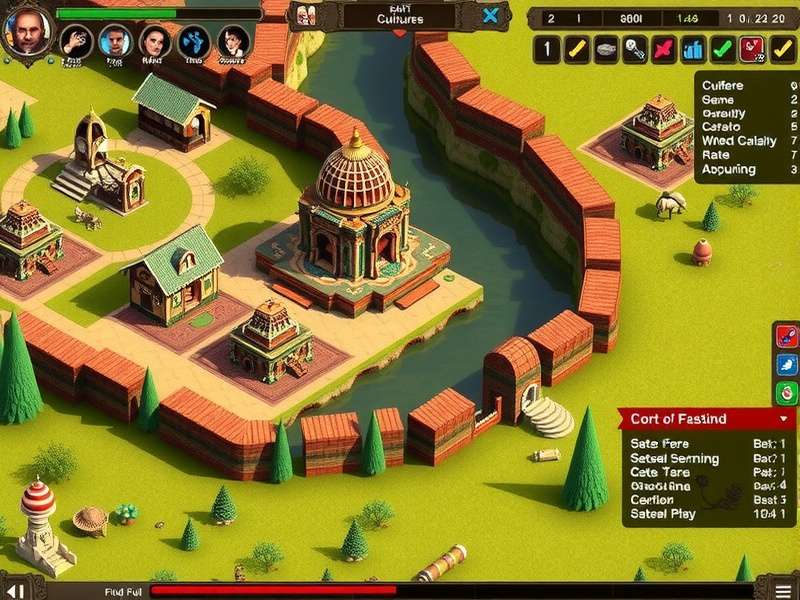Open the blue bar chart statistics

tap(692, 49)
